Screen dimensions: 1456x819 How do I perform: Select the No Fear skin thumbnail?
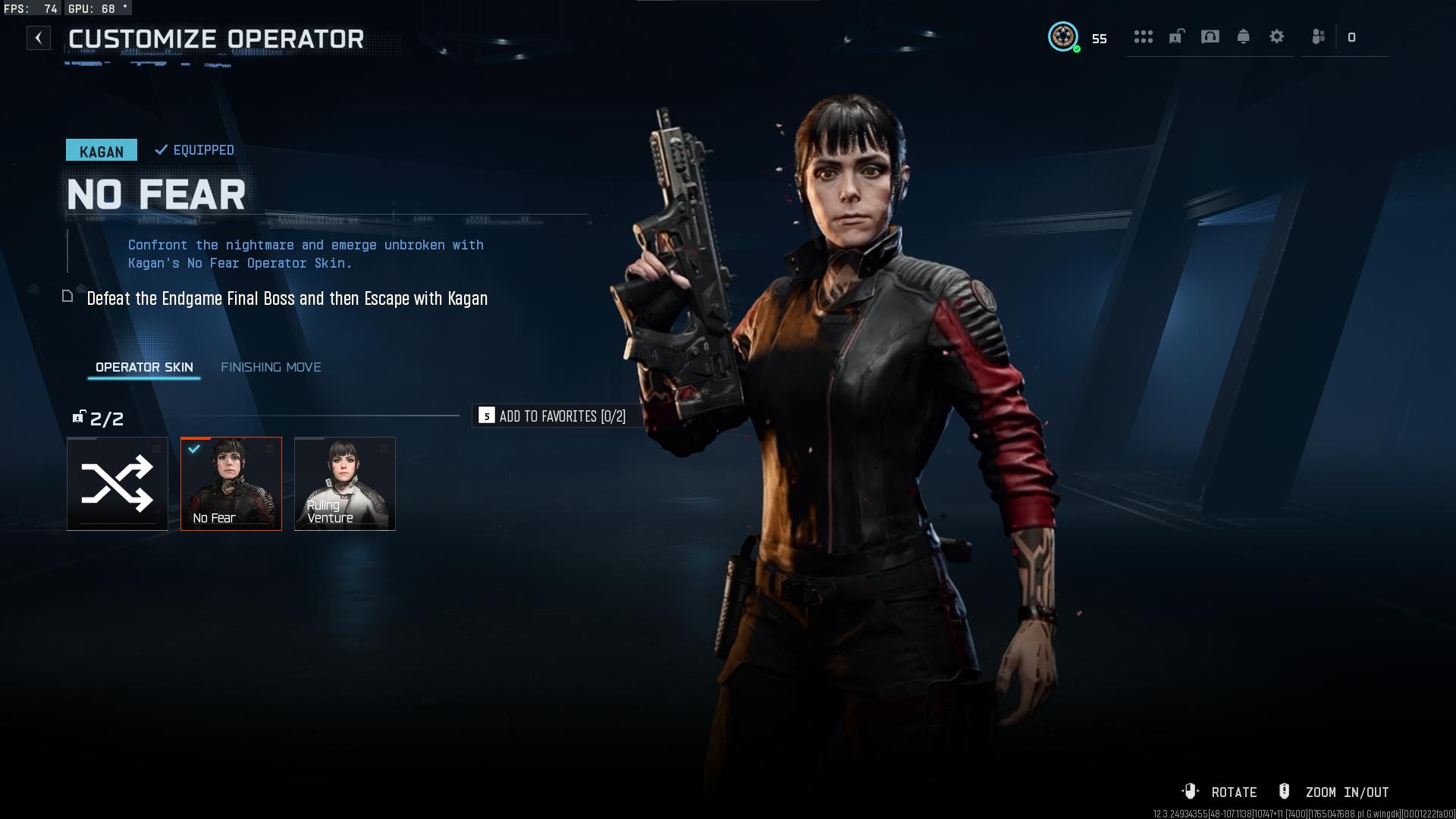[x=231, y=484]
